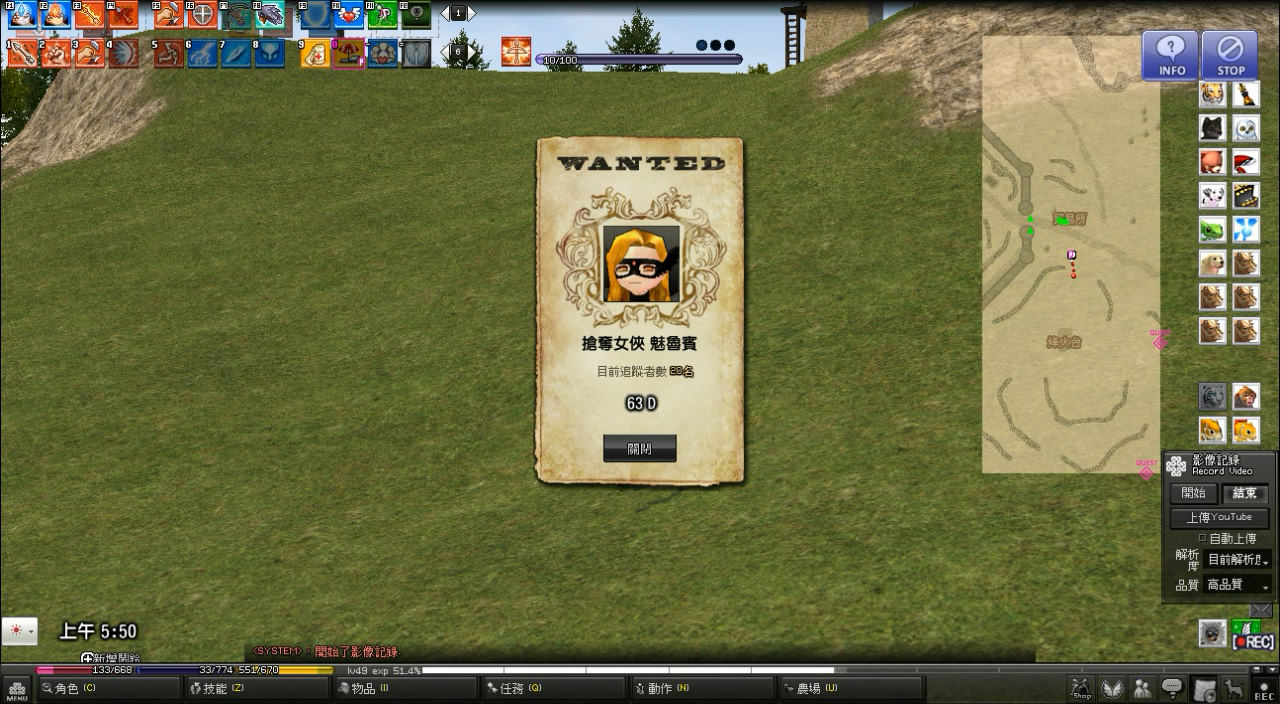This screenshot has width=1280, height=704.
Task: Select the white owl pet icon
Action: click(x=1246, y=127)
